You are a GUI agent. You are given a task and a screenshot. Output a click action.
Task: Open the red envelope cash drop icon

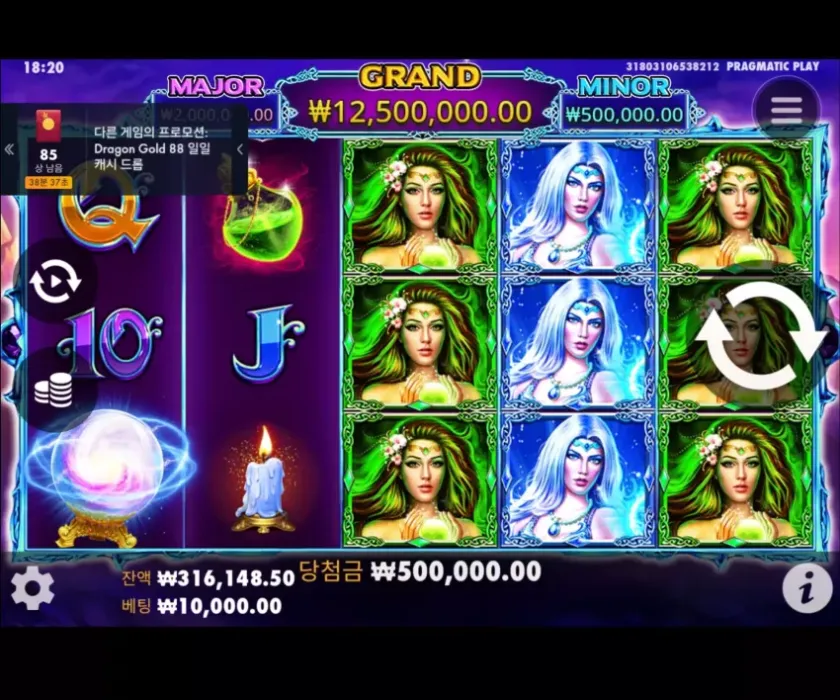tap(47, 126)
